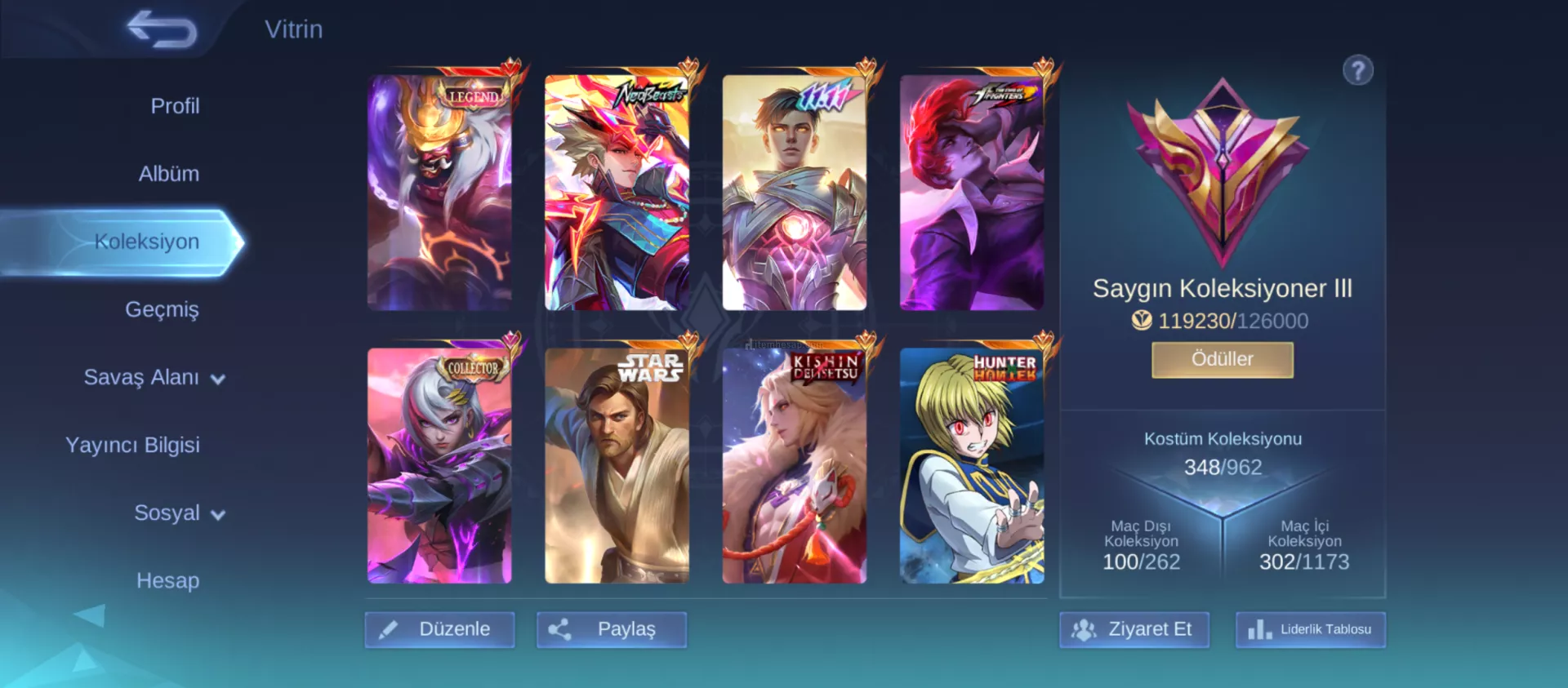This screenshot has height=688, width=1568.
Task: Open the Profil tab
Action: (175, 106)
